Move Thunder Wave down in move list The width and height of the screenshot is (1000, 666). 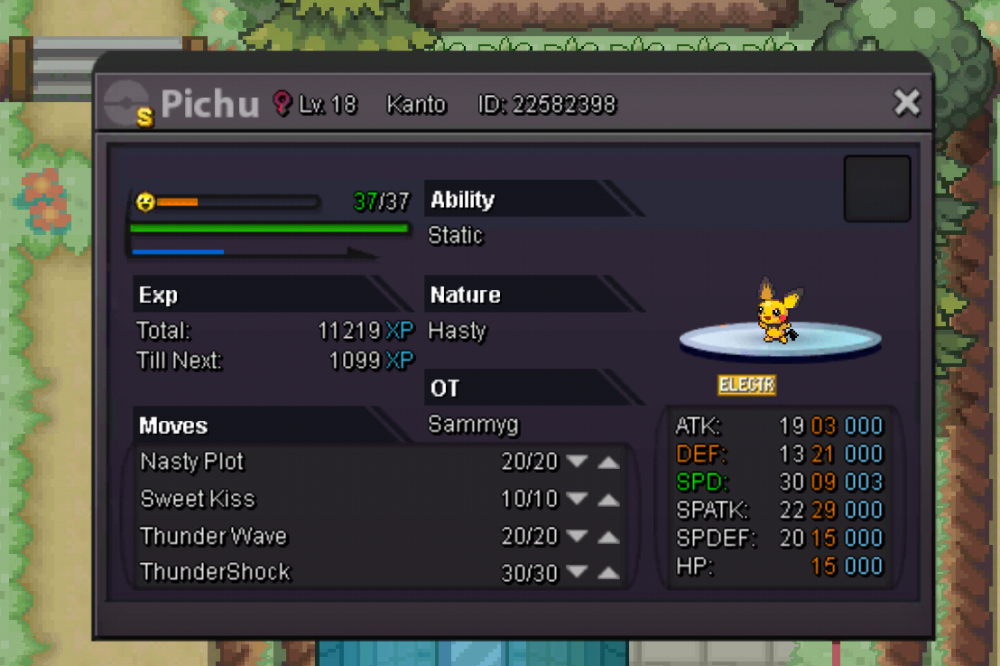point(576,537)
